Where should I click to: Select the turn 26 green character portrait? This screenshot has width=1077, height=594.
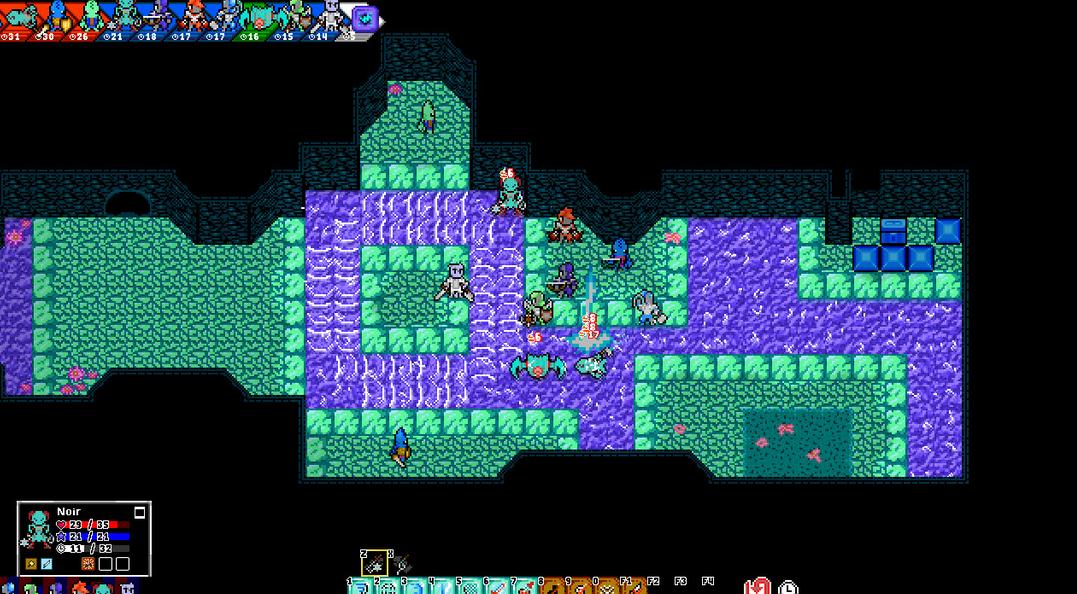coord(91,17)
